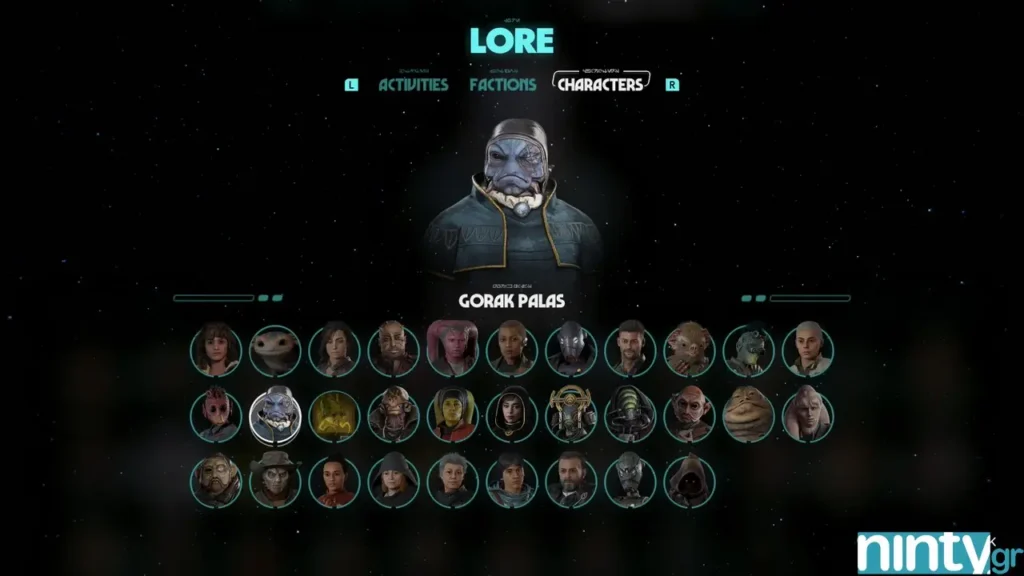The image size is (1024, 576).
Task: Select the character wearing a cowboy hat
Action: pyautogui.click(x=275, y=480)
